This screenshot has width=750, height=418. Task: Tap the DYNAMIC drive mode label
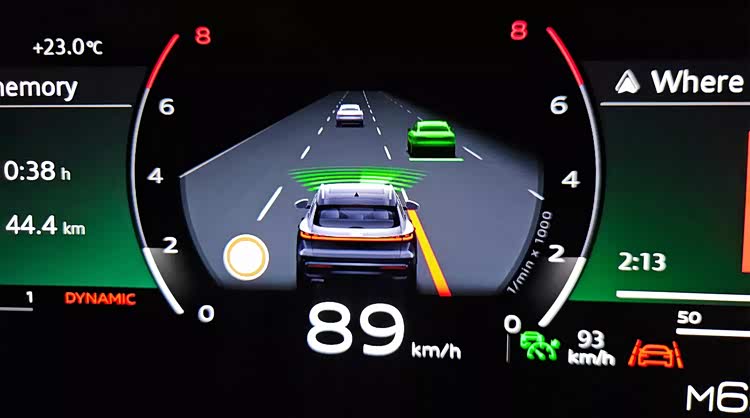(x=100, y=298)
